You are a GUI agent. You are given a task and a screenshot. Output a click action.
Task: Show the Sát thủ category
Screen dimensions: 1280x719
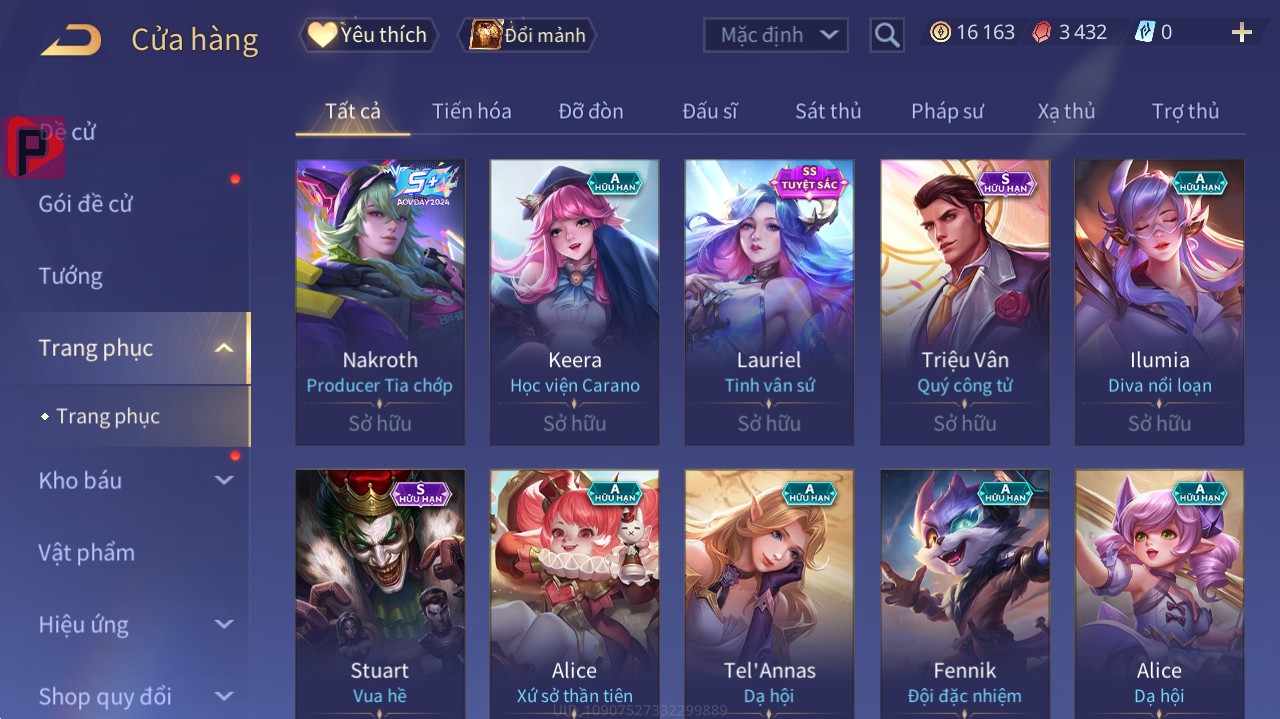pyautogui.click(x=828, y=111)
